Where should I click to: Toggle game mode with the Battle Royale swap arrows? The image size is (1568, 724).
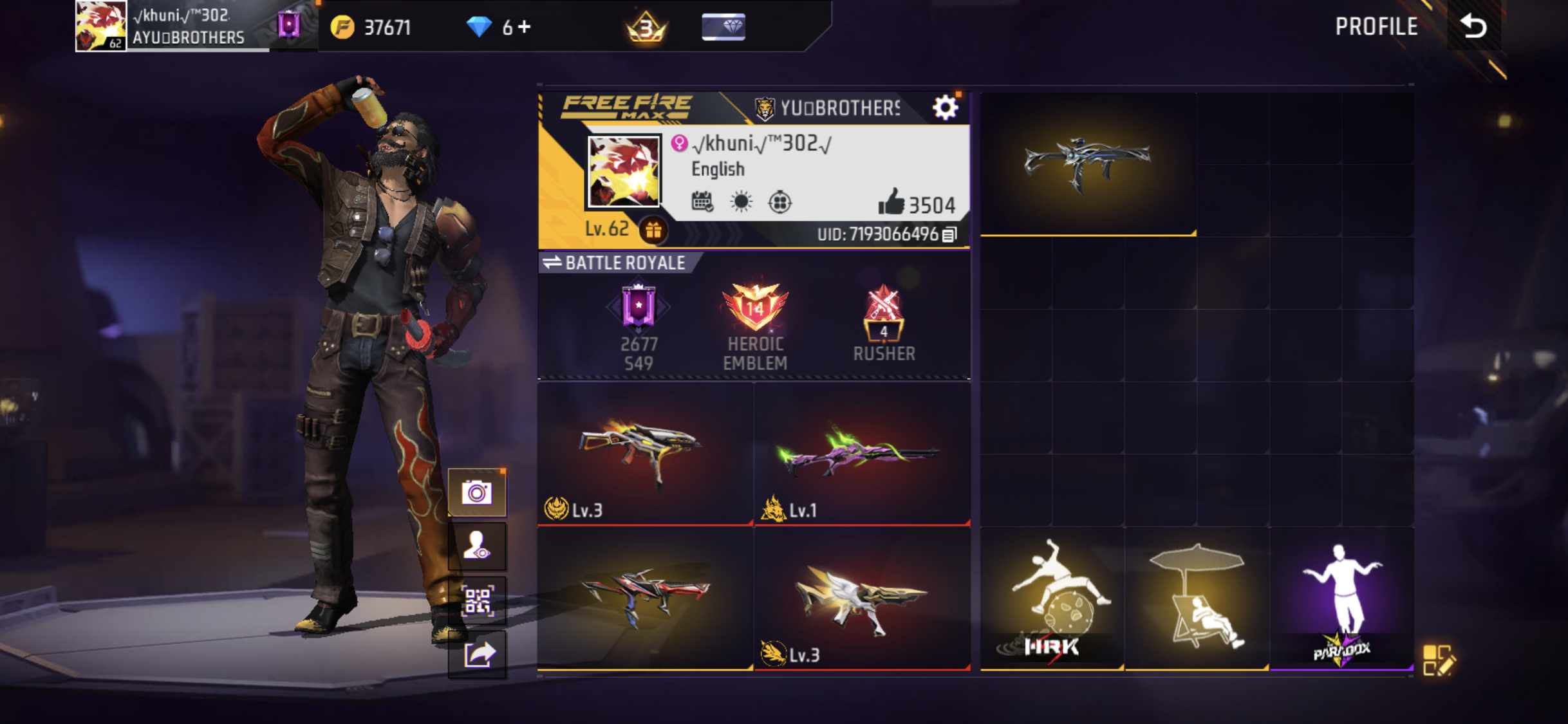[552, 262]
